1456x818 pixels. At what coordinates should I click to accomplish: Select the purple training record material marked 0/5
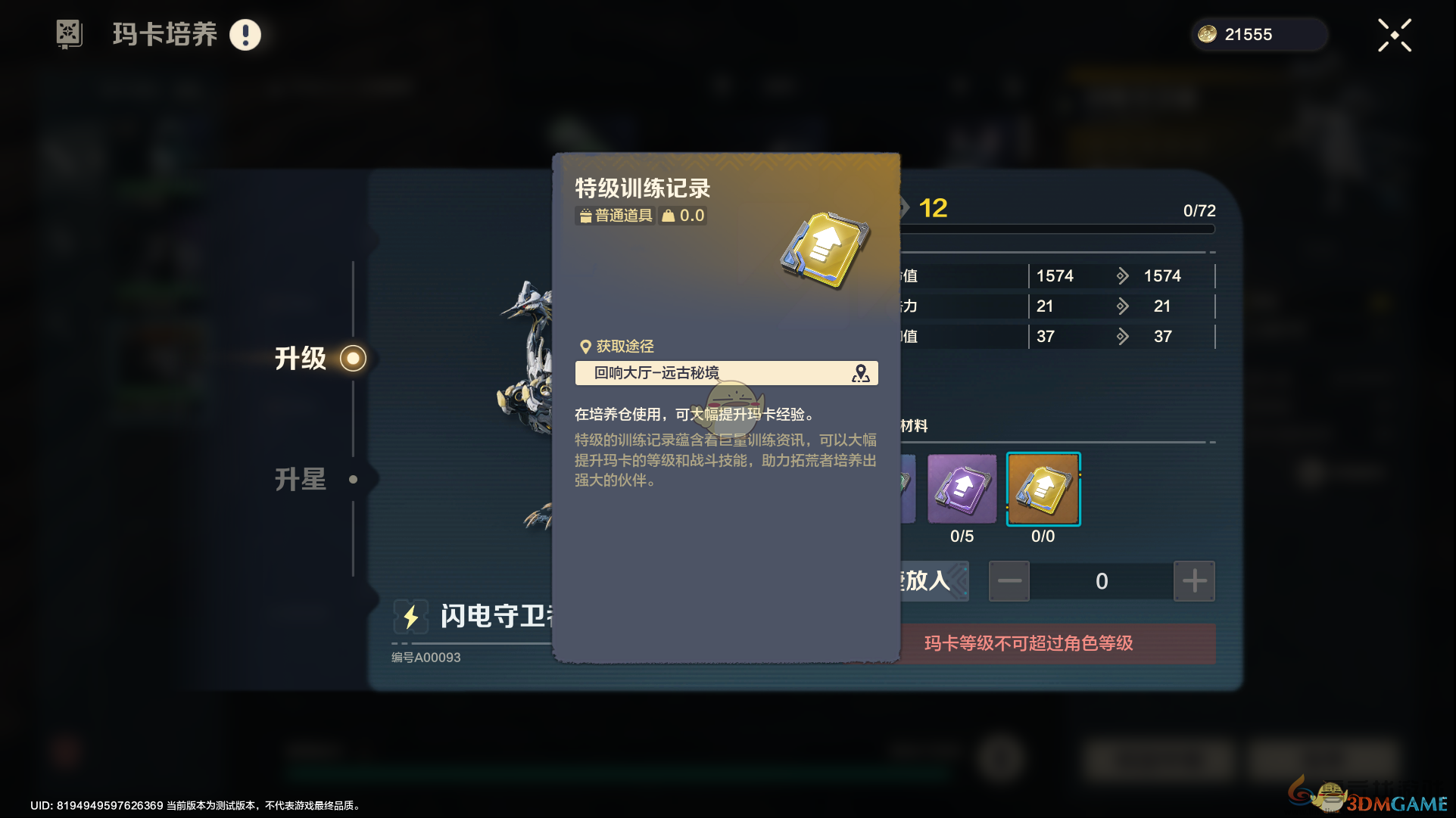point(961,489)
